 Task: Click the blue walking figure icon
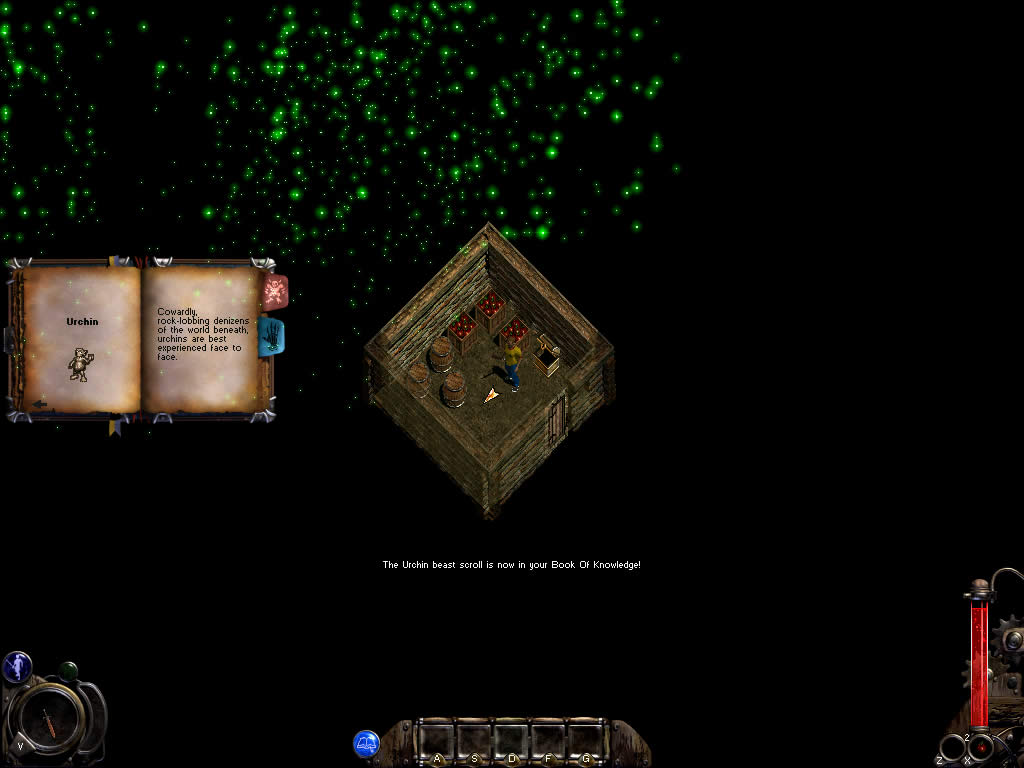[17, 666]
